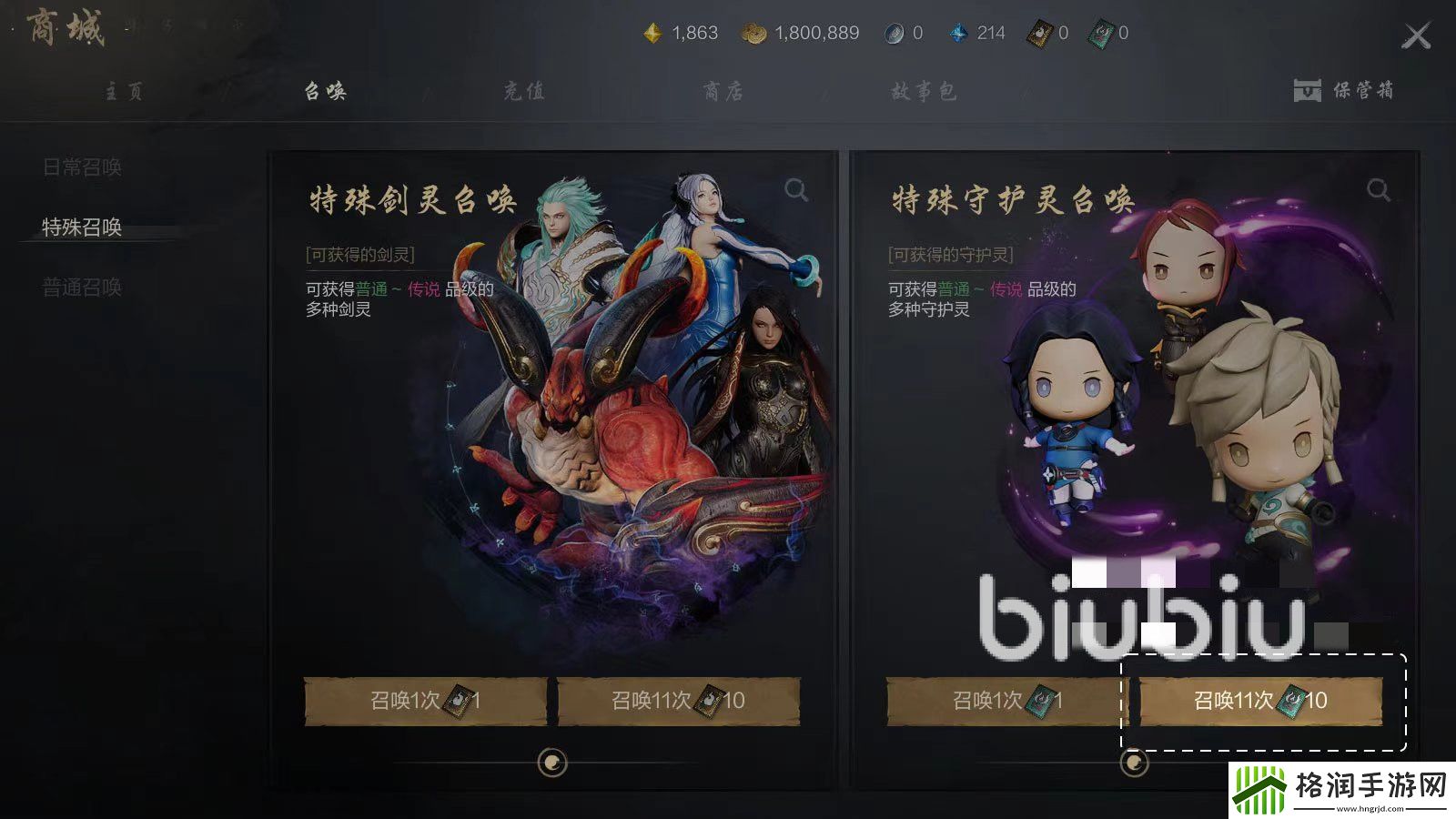This screenshot has width=1456, height=819.
Task: Switch to the 充值 tab
Action: pos(523,91)
